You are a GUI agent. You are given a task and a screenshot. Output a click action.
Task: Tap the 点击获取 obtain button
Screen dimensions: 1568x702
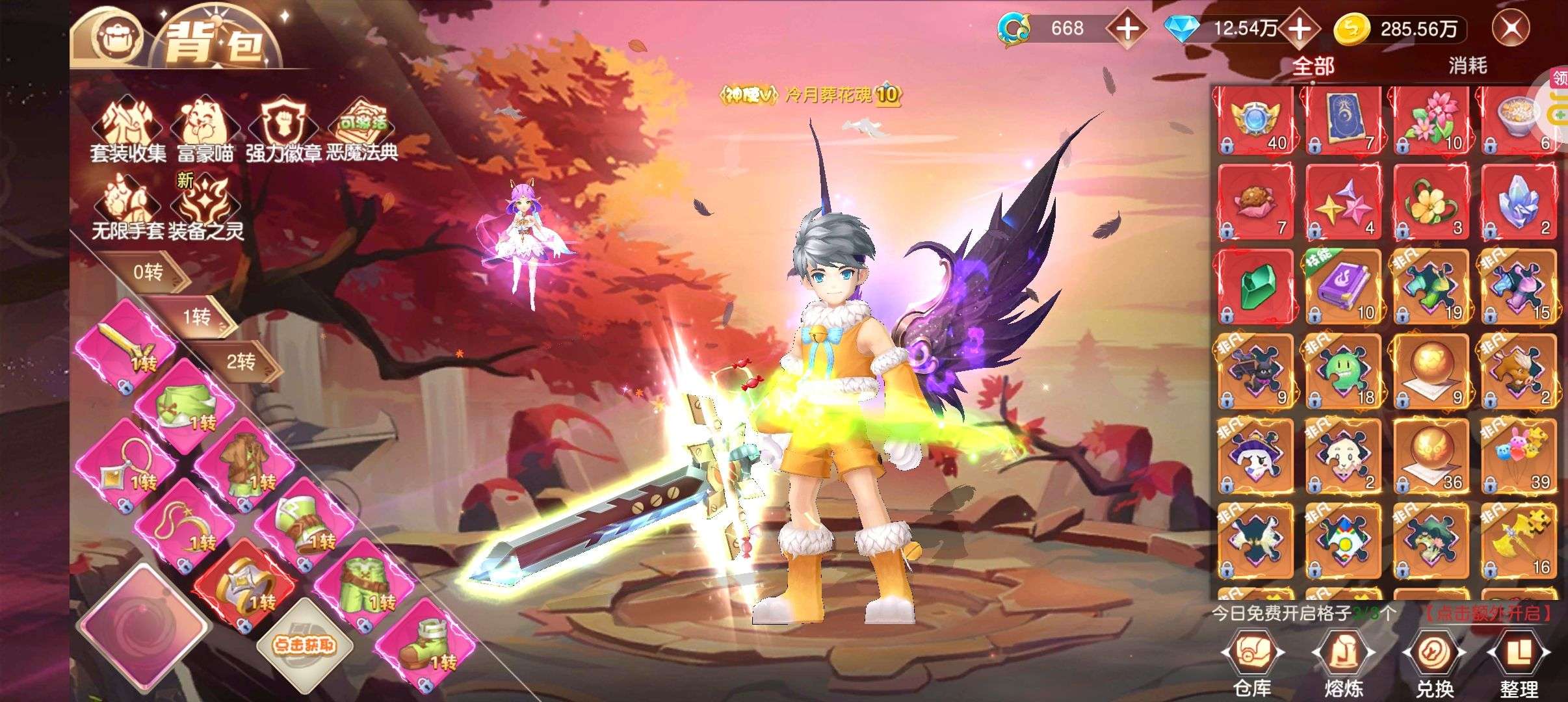(304, 644)
